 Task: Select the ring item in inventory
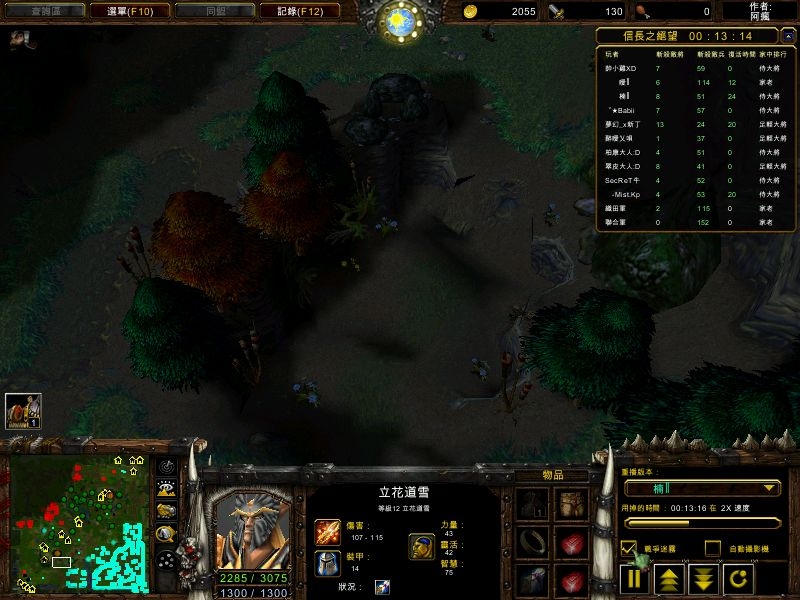point(532,543)
